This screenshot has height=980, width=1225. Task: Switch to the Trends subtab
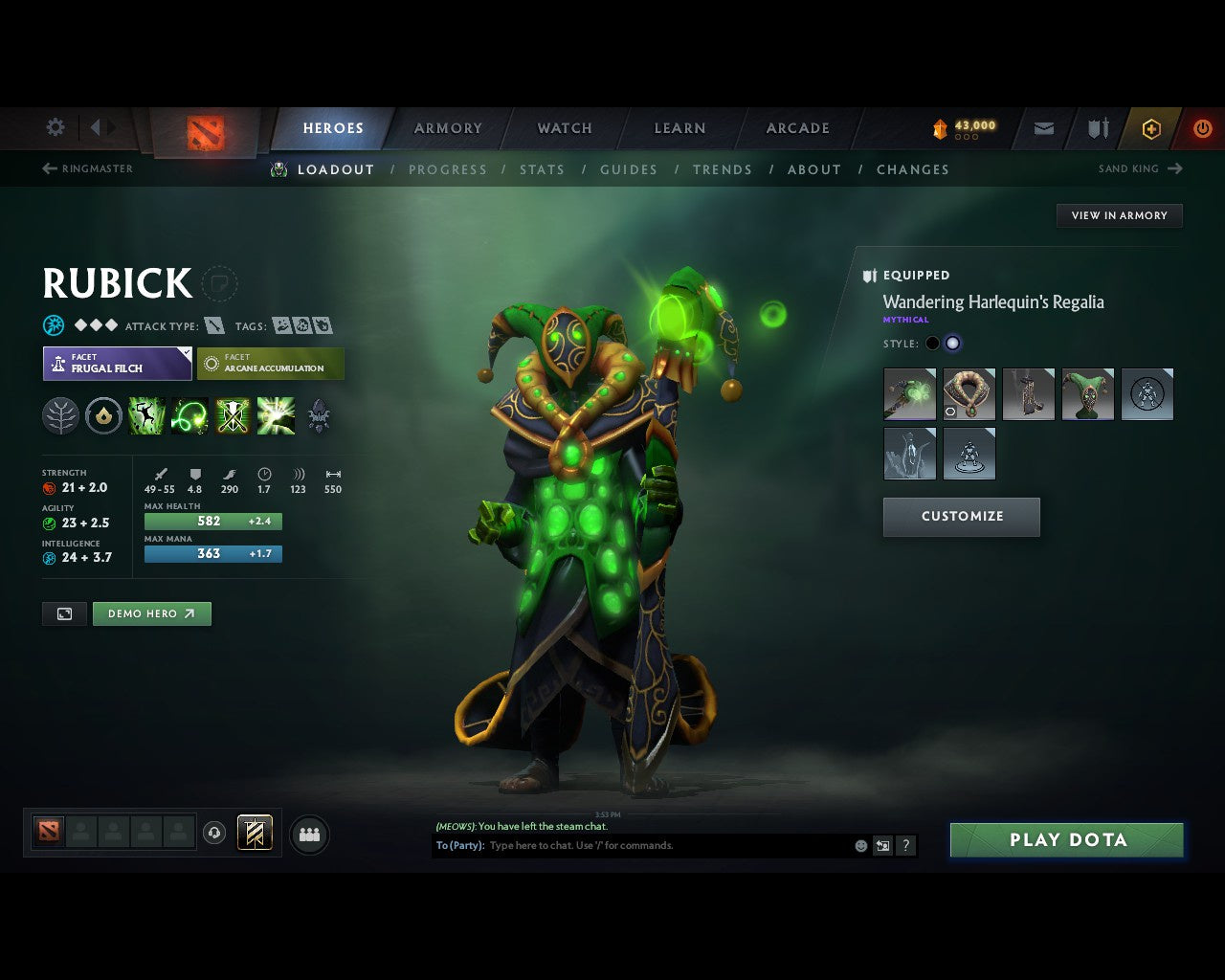723,169
